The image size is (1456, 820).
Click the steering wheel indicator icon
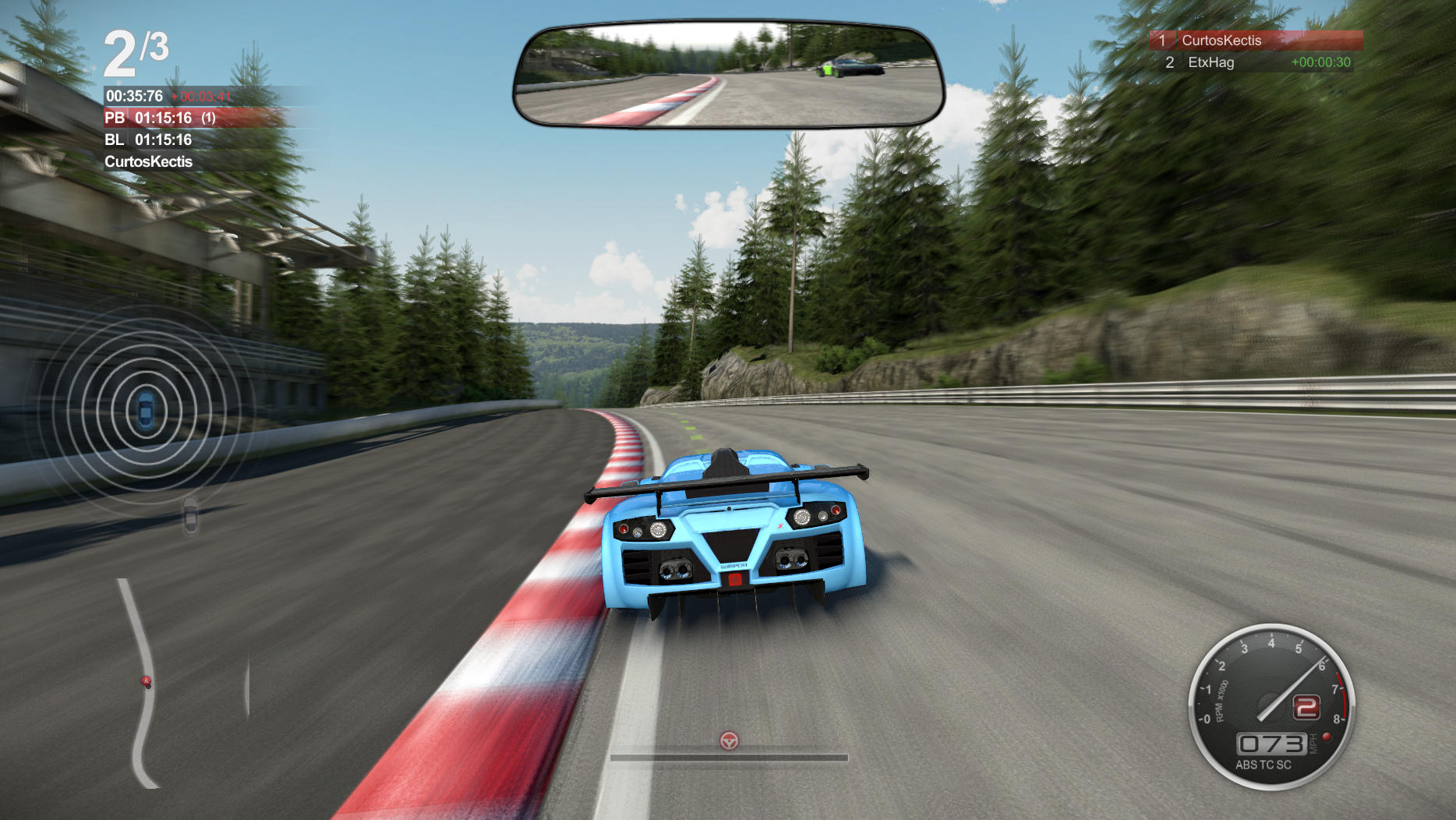tap(729, 740)
